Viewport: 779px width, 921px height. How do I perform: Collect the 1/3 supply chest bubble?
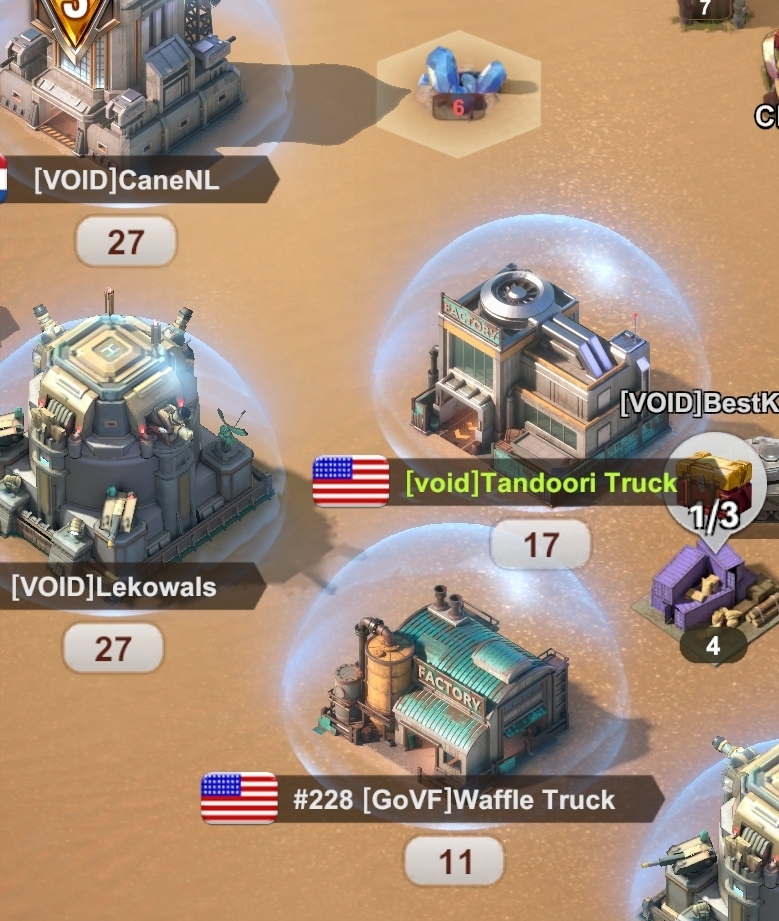pyautogui.click(x=713, y=492)
